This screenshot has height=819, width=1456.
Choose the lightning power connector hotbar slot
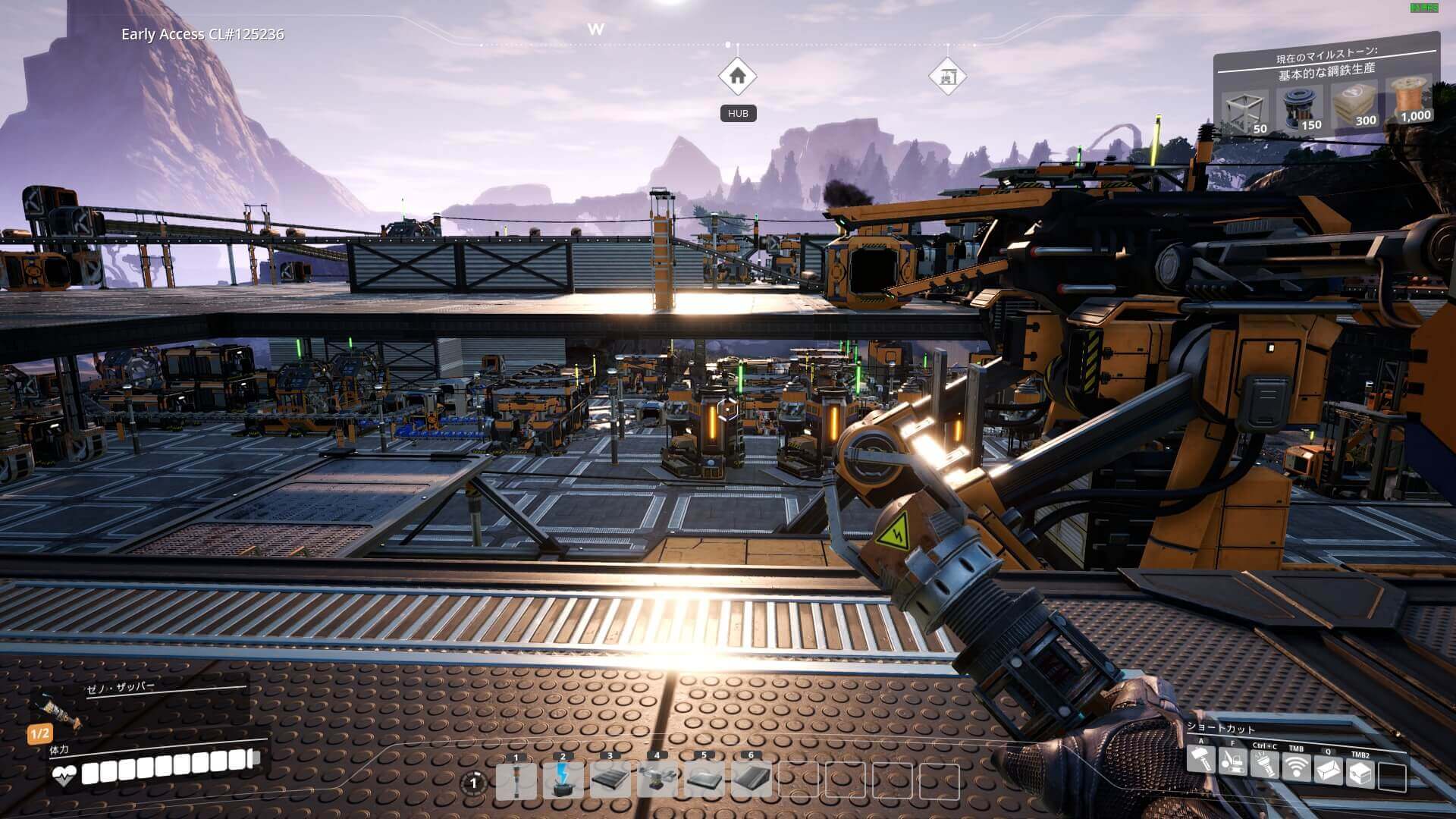coord(563,781)
